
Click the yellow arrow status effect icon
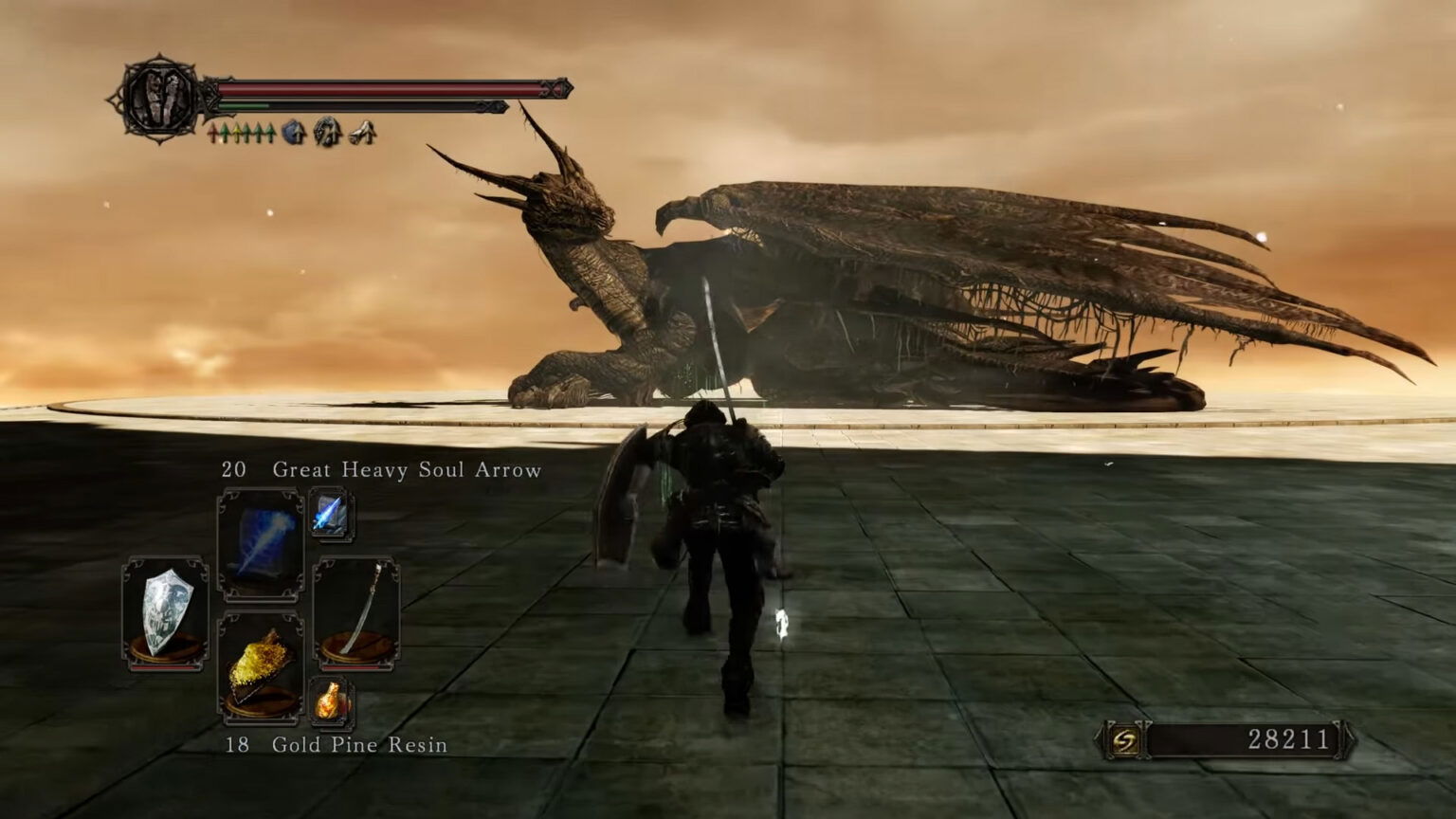(x=239, y=133)
